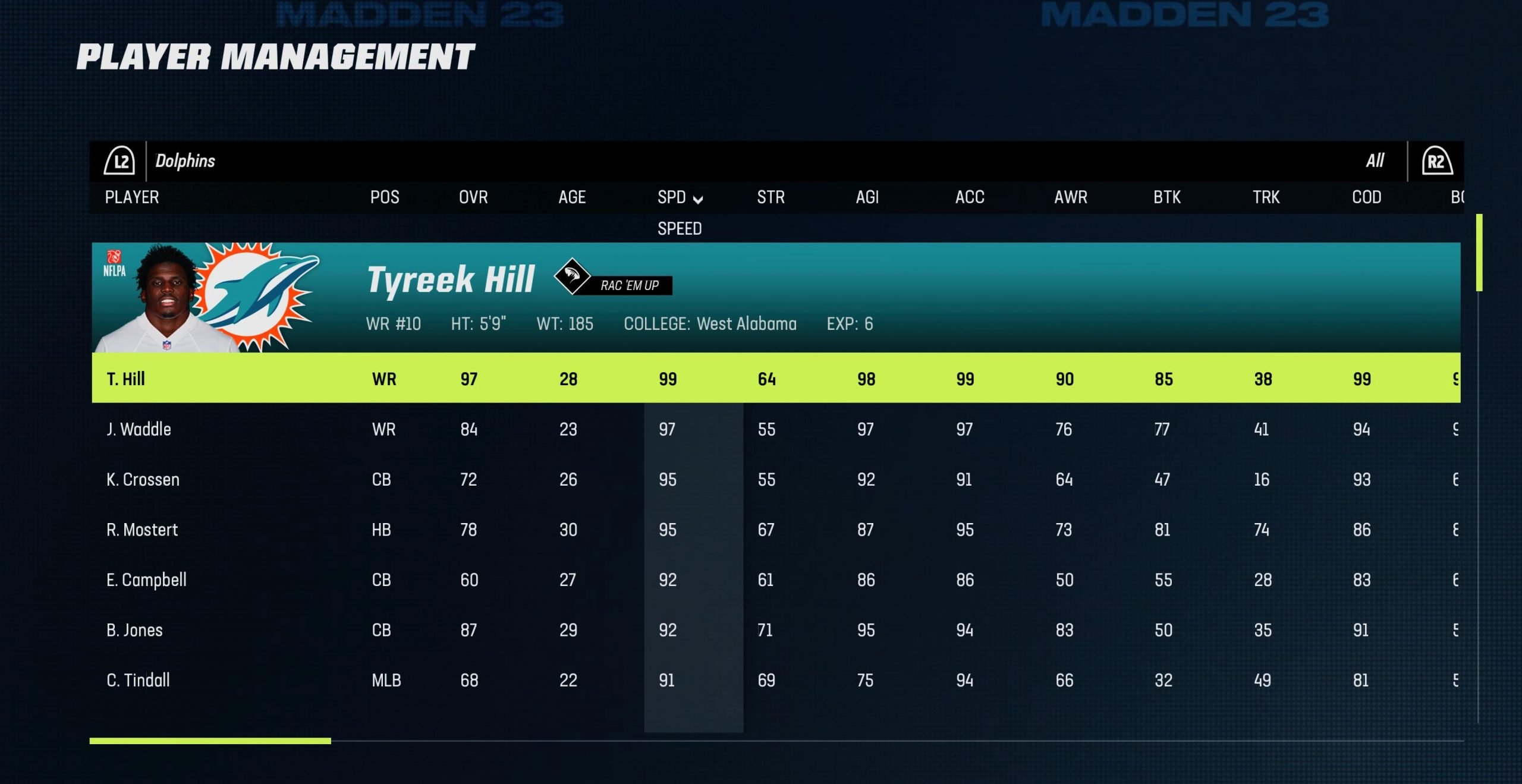Sort players by POS column header
The width and height of the screenshot is (1522, 784).
(x=385, y=197)
